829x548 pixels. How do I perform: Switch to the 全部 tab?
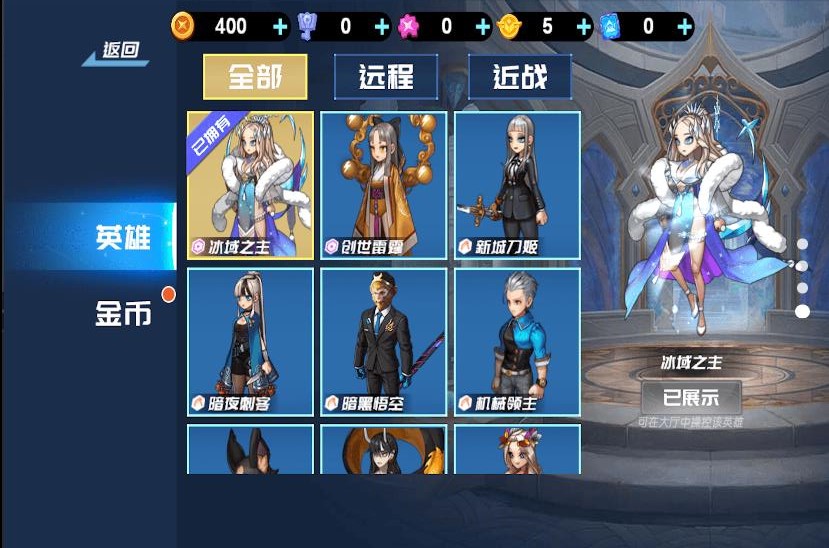(255, 77)
